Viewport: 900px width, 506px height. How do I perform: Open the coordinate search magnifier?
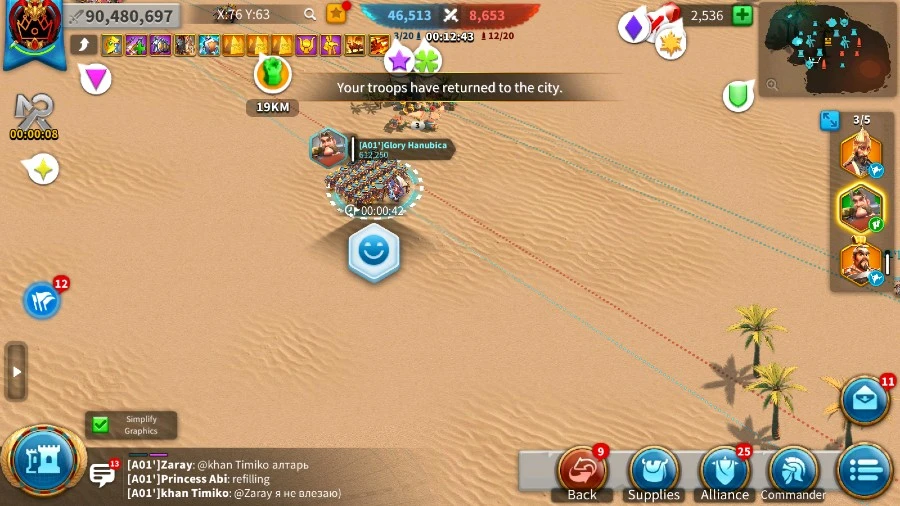pyautogui.click(x=310, y=14)
